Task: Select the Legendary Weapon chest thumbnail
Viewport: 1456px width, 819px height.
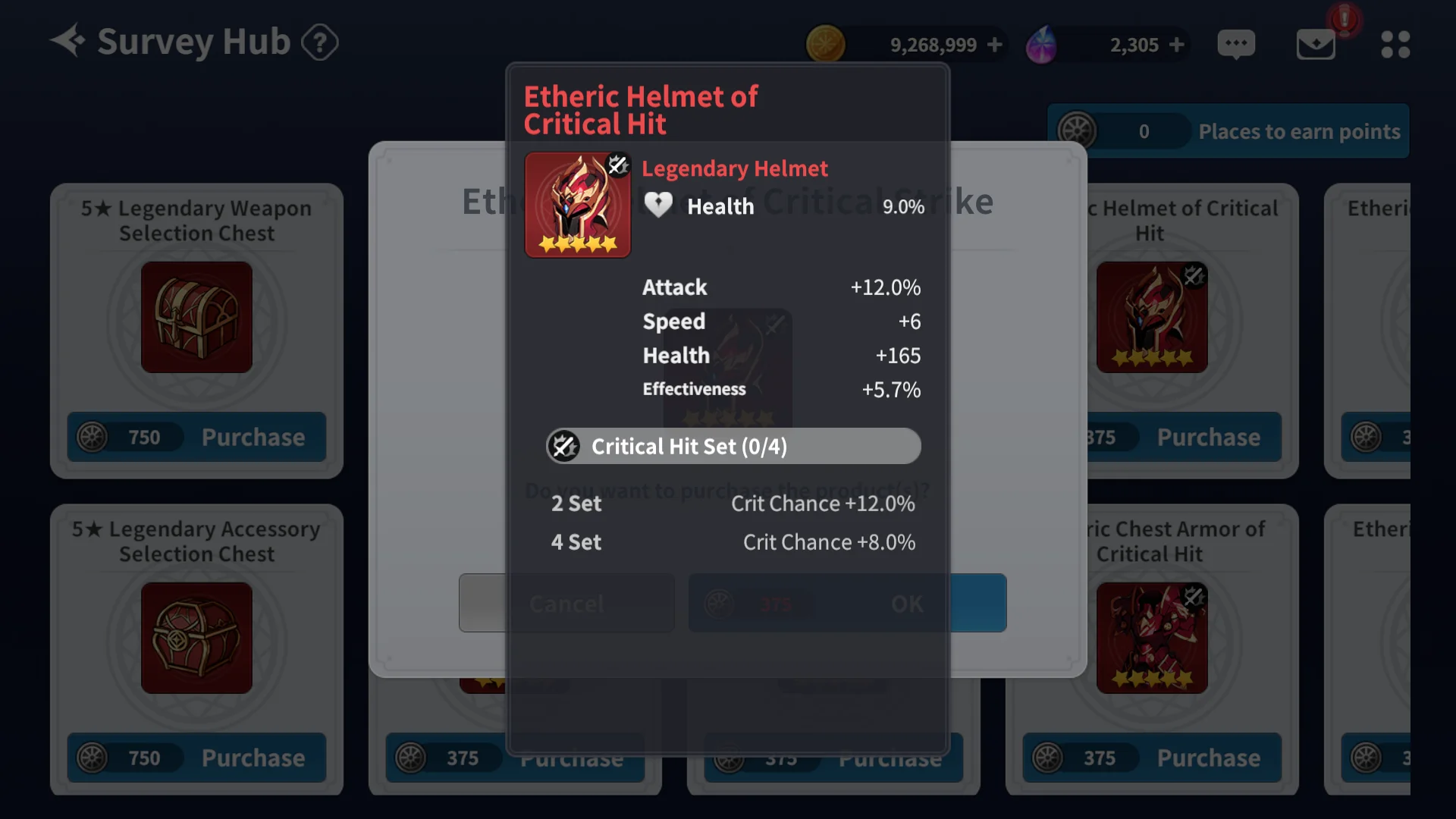Action: pyautogui.click(x=196, y=317)
